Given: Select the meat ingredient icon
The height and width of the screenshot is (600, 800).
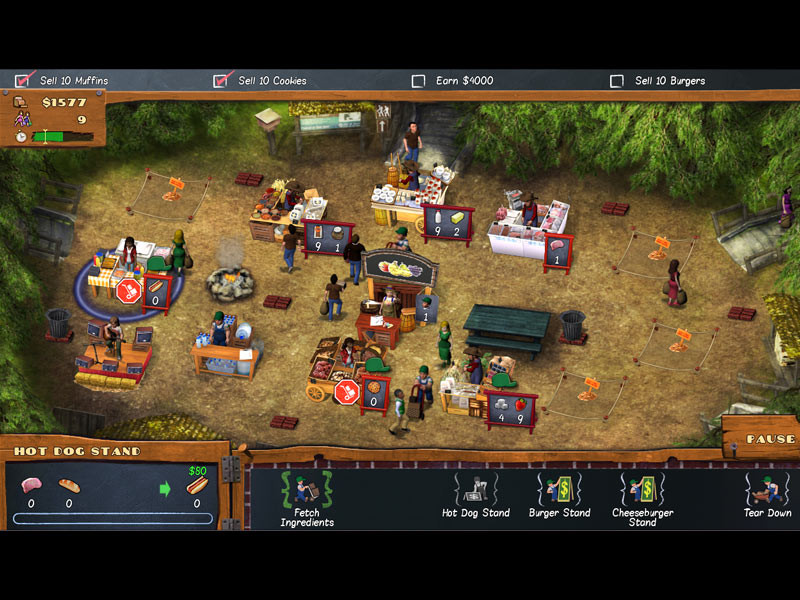Looking at the screenshot, I should (x=31, y=486).
